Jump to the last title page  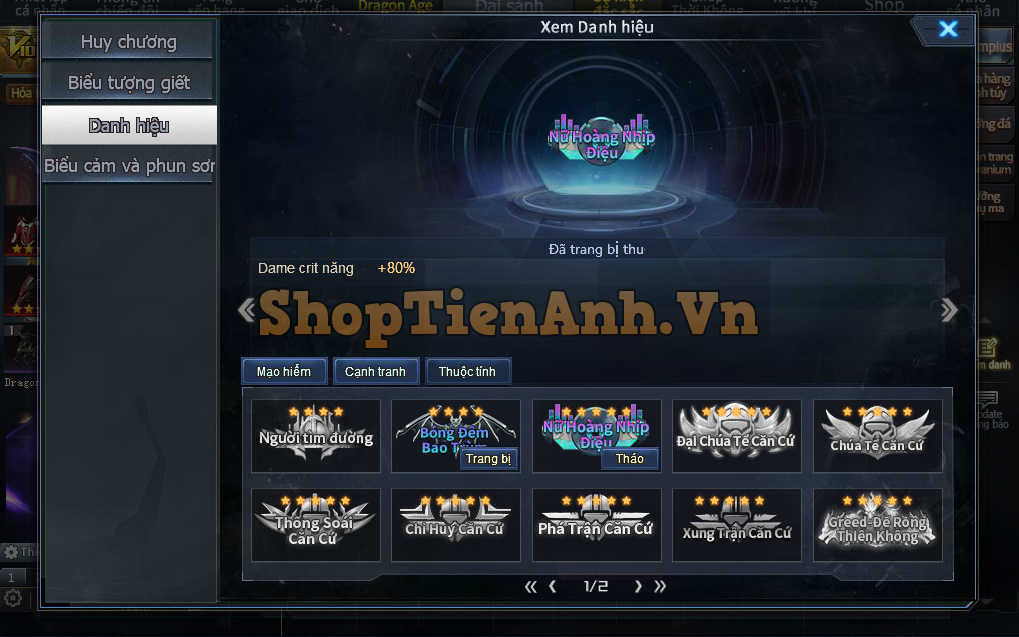(659, 587)
